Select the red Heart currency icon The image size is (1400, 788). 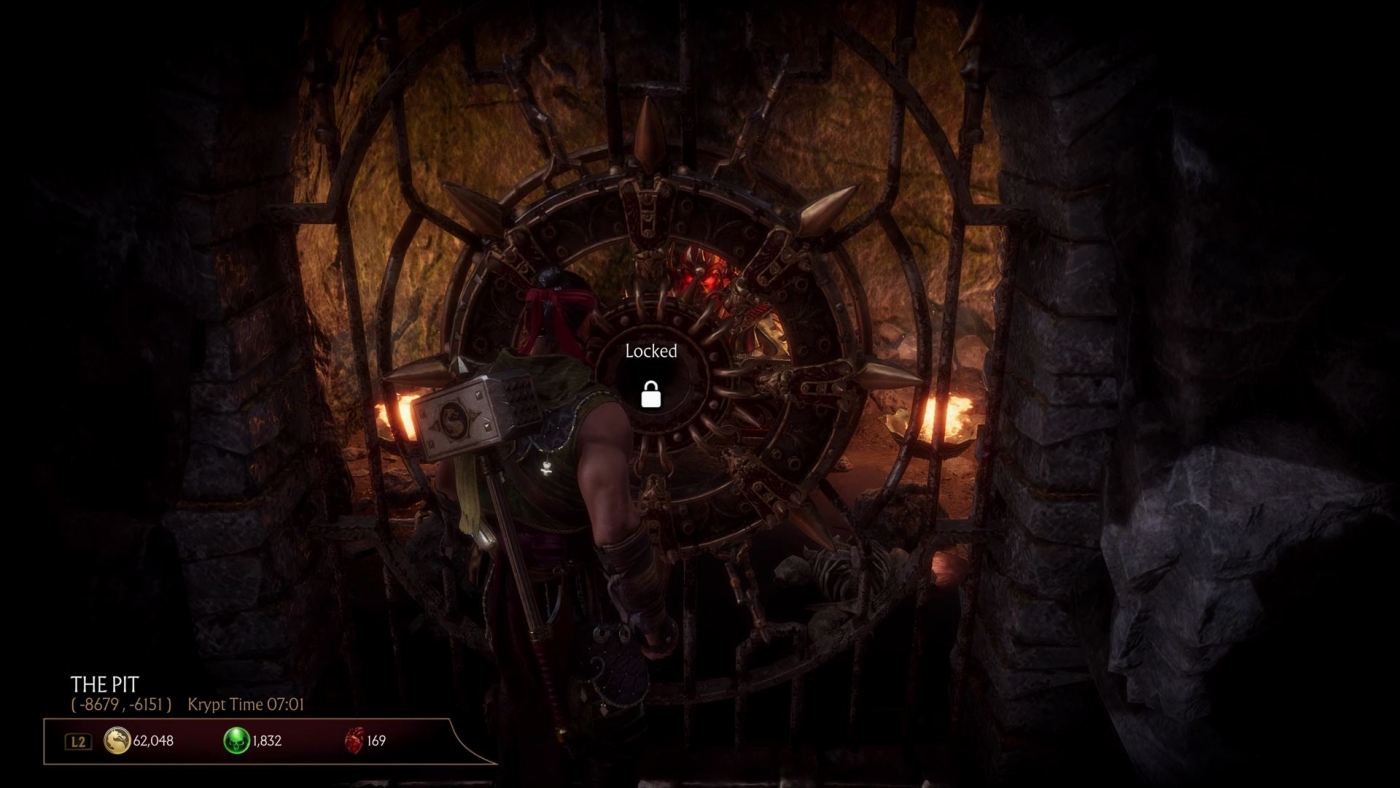(x=356, y=740)
